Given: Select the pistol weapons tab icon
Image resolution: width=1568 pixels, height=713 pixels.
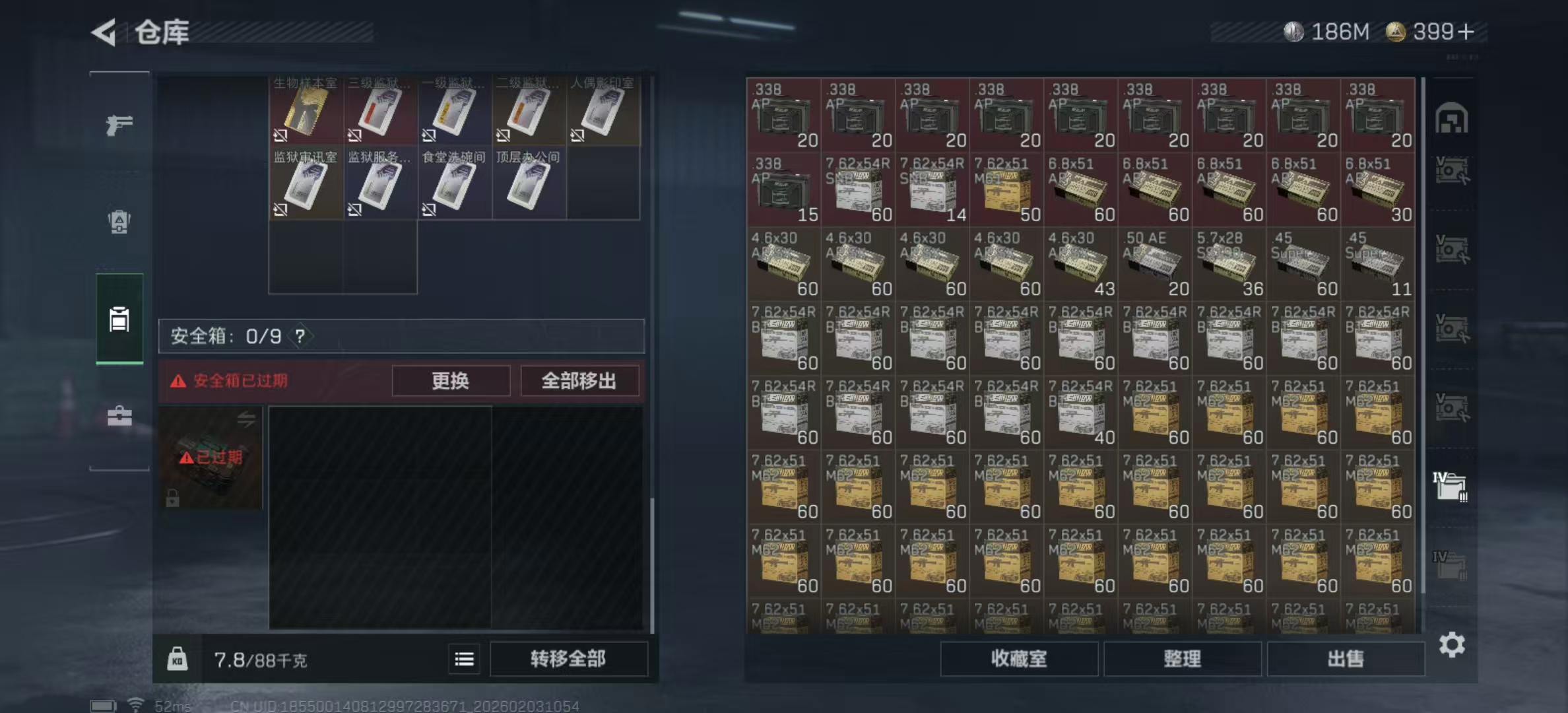Looking at the screenshot, I should tap(119, 123).
